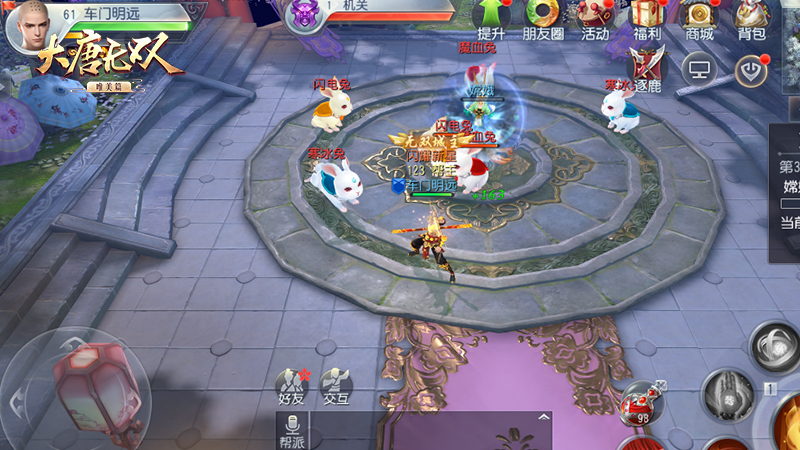Tap the gold shield-ring icon with red dot
This screenshot has width=800, height=450.
750,69
